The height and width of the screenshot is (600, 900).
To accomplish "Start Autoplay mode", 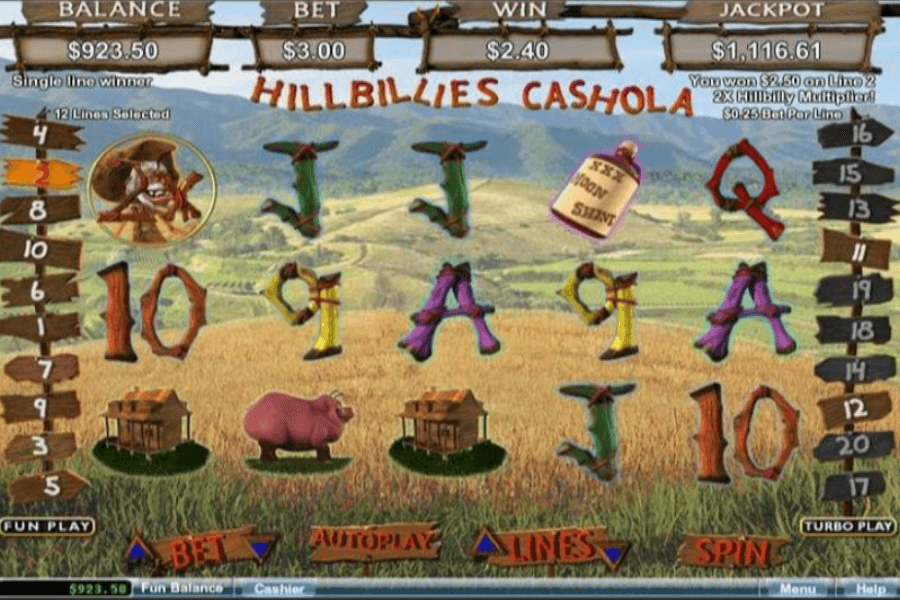I will coord(375,542).
